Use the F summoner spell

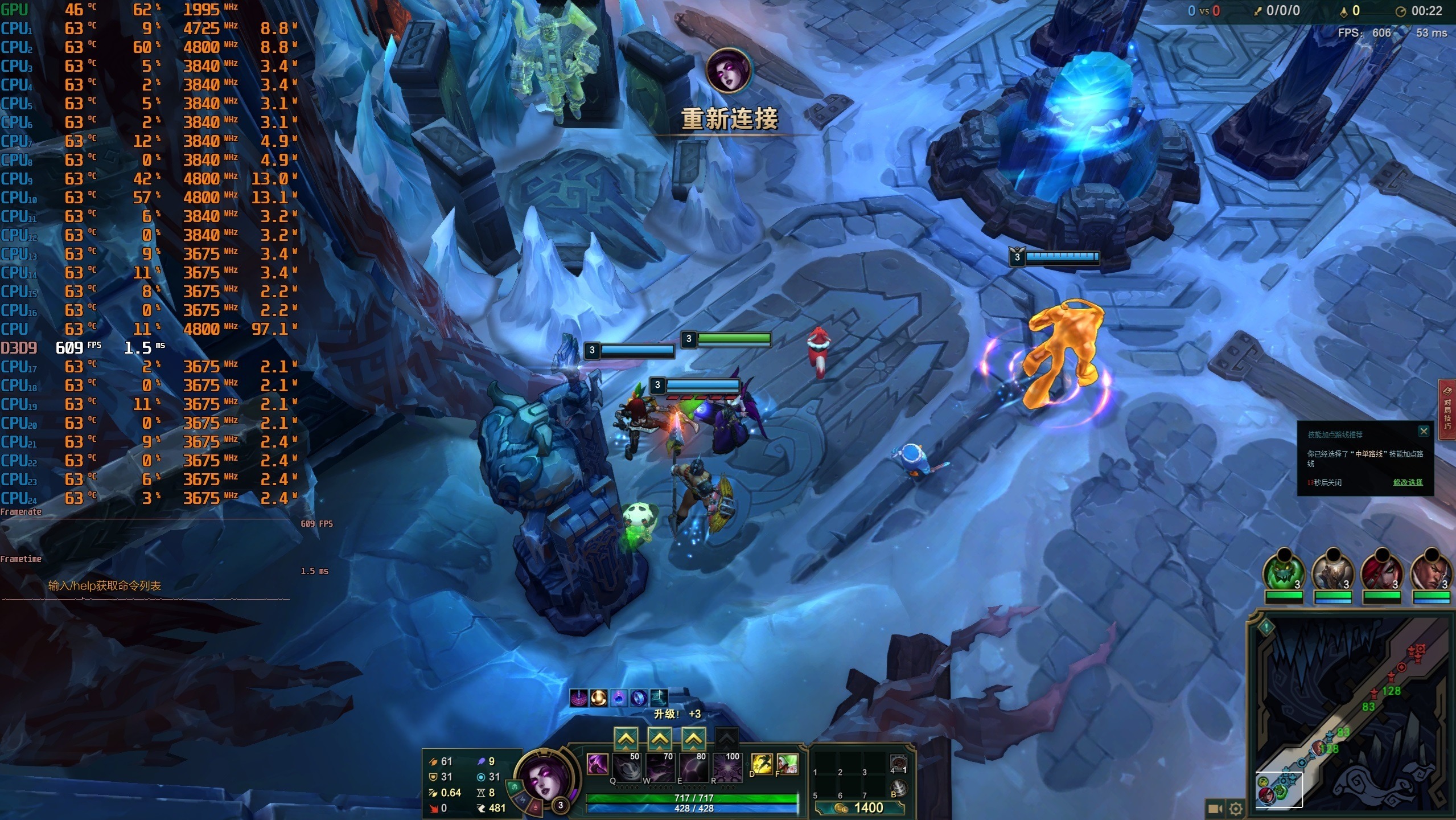[x=788, y=764]
